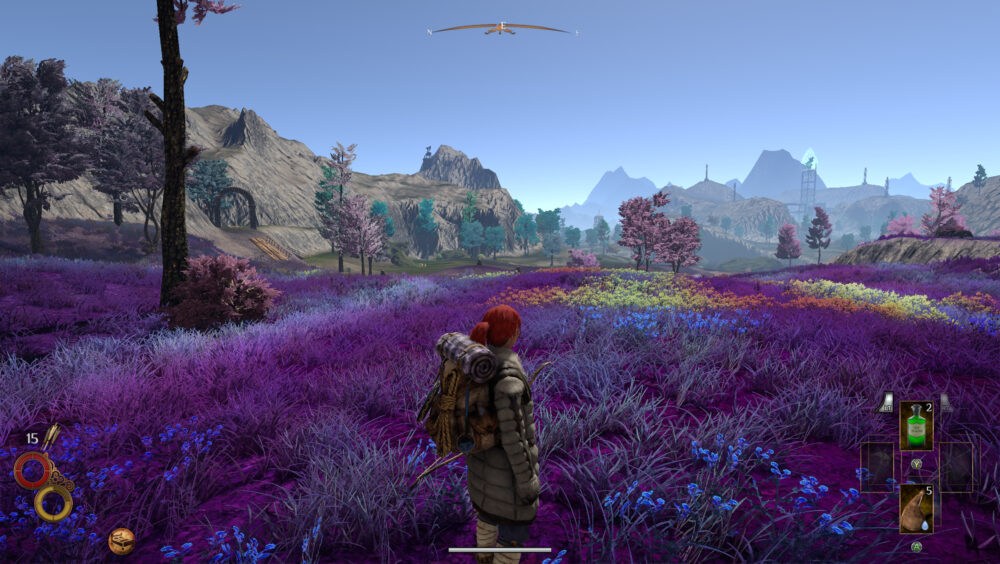This screenshot has height=564, width=1000.
Task: Click the round bronze status effect icon
Action: [122, 541]
